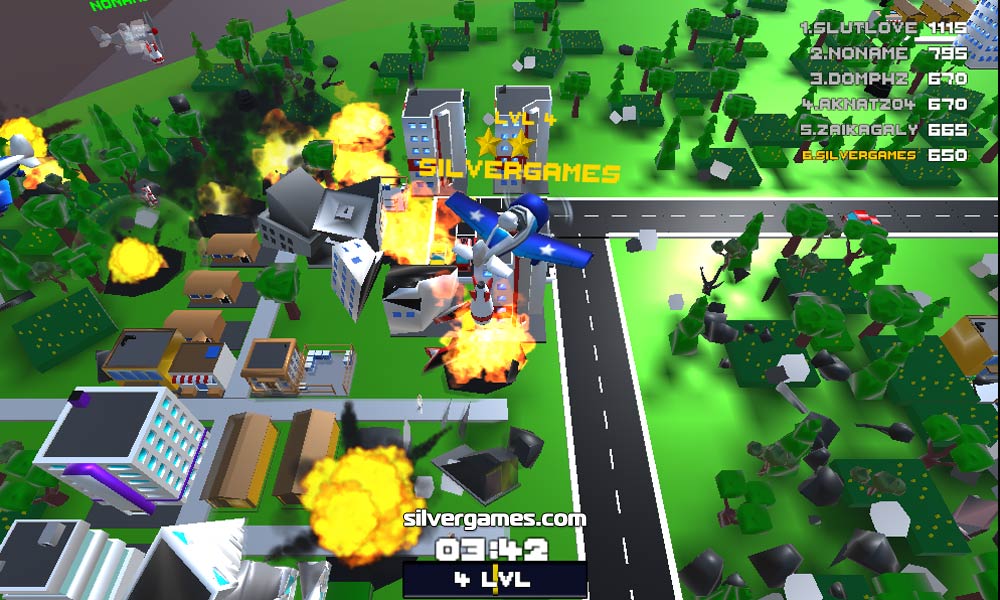Choose AKNATZ04 in the player ranking
The width and height of the screenshot is (1000, 600).
[887, 104]
